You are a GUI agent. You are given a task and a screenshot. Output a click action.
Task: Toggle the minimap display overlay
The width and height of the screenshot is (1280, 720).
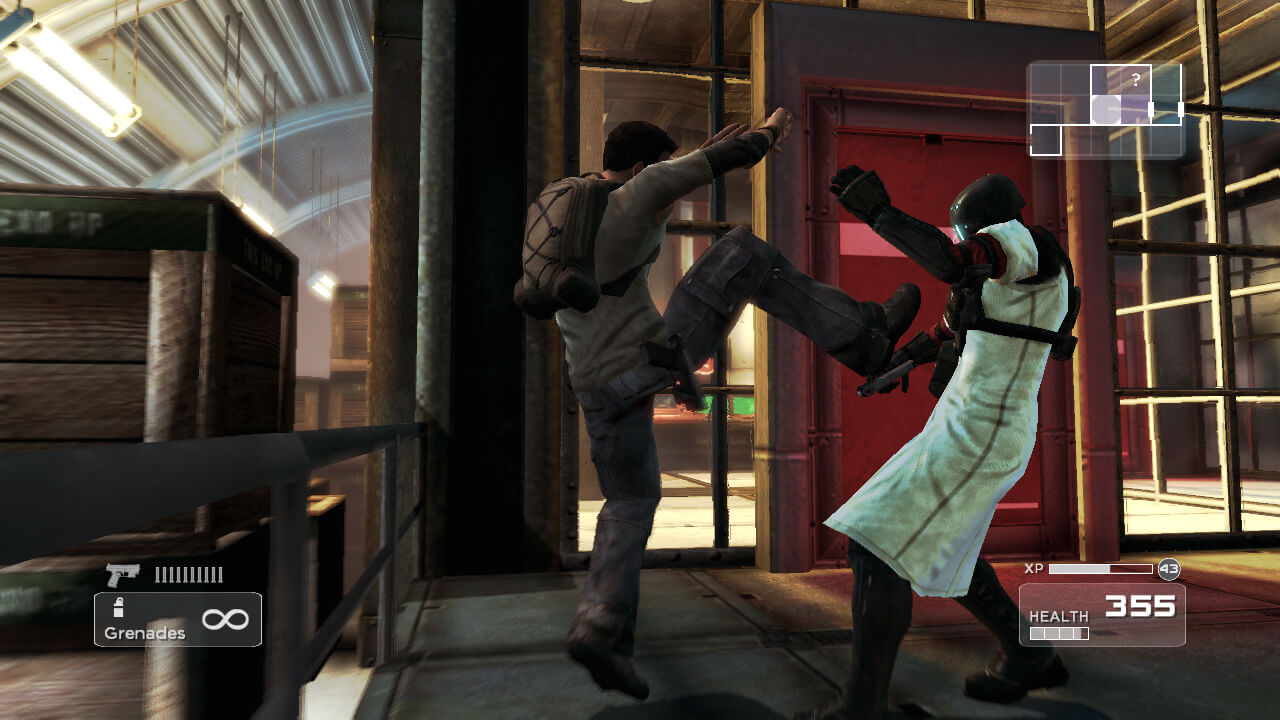[x=1105, y=110]
